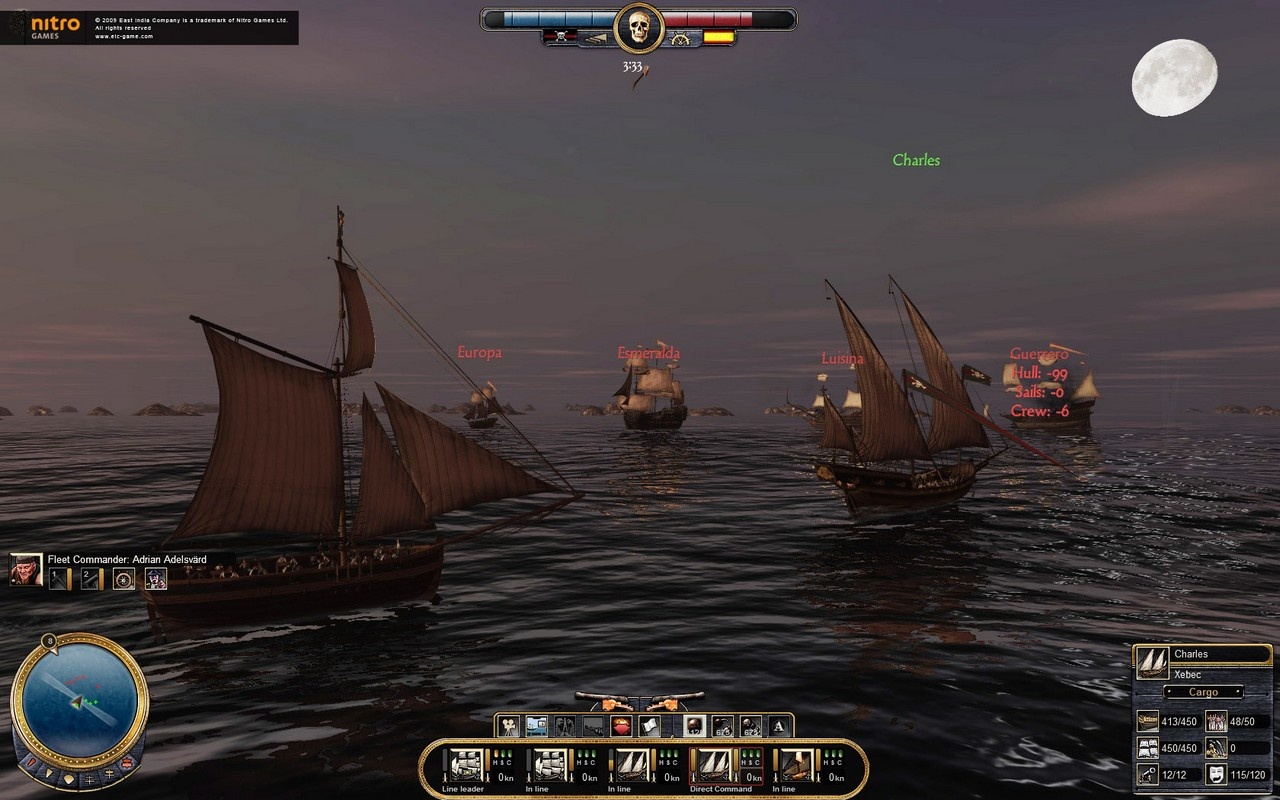Click the letter A icon on the toolbar
Screen dimensions: 1280x800
[778, 724]
